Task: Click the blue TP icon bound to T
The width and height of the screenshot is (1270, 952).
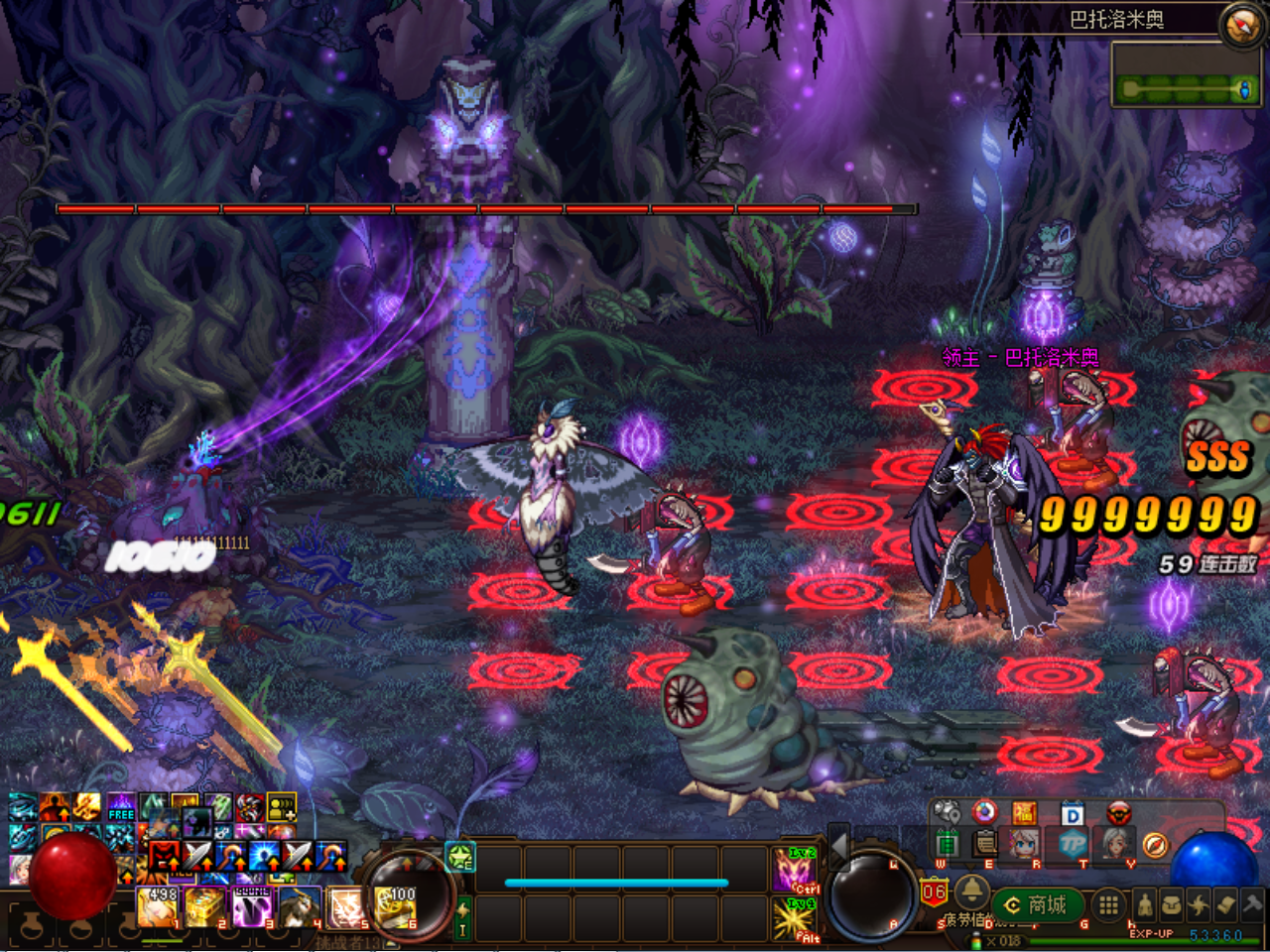Action: pos(1075,845)
